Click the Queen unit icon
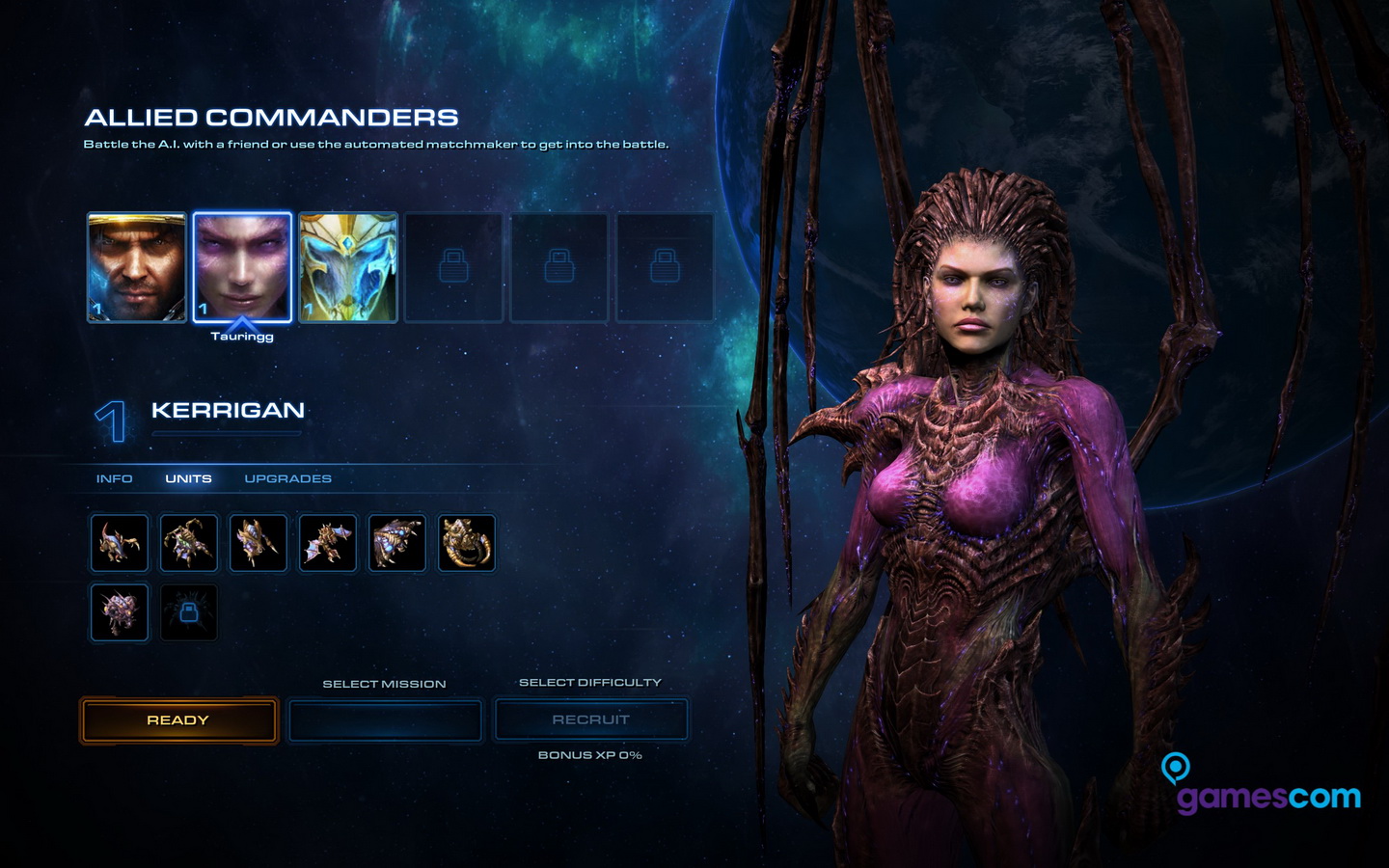 click(x=189, y=543)
